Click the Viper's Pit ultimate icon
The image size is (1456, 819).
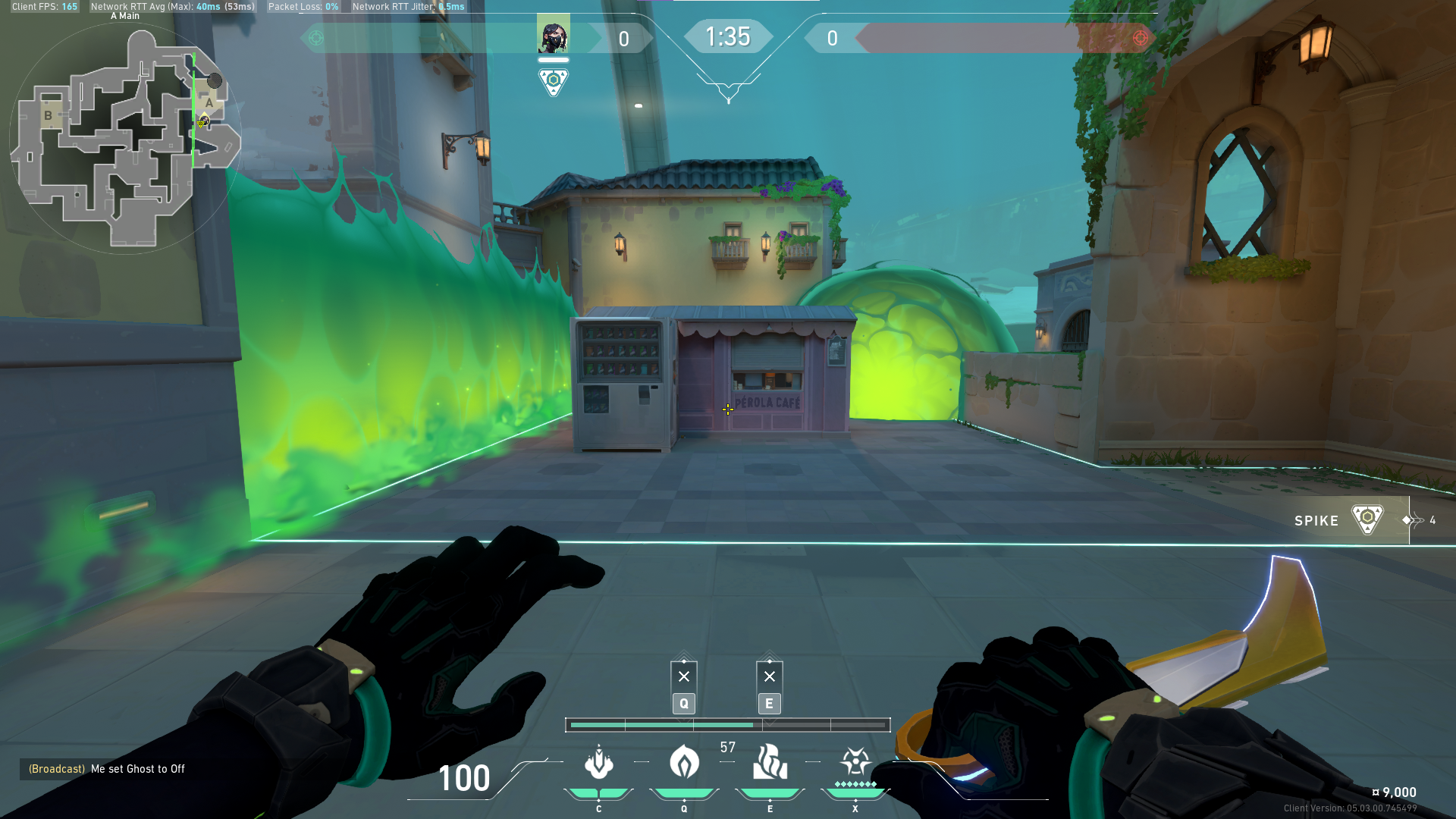tap(855, 763)
